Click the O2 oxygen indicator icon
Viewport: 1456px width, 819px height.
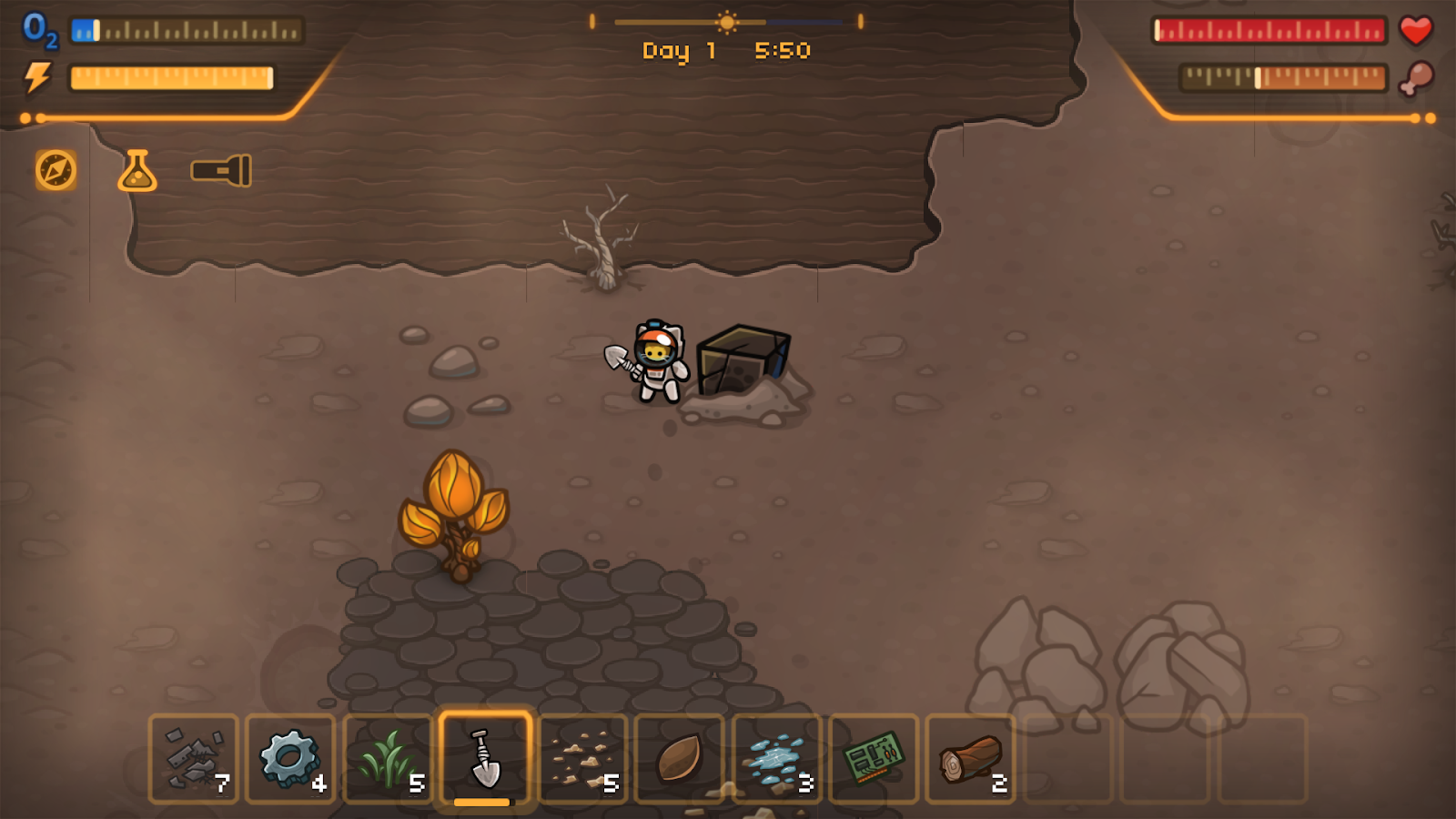click(x=37, y=29)
